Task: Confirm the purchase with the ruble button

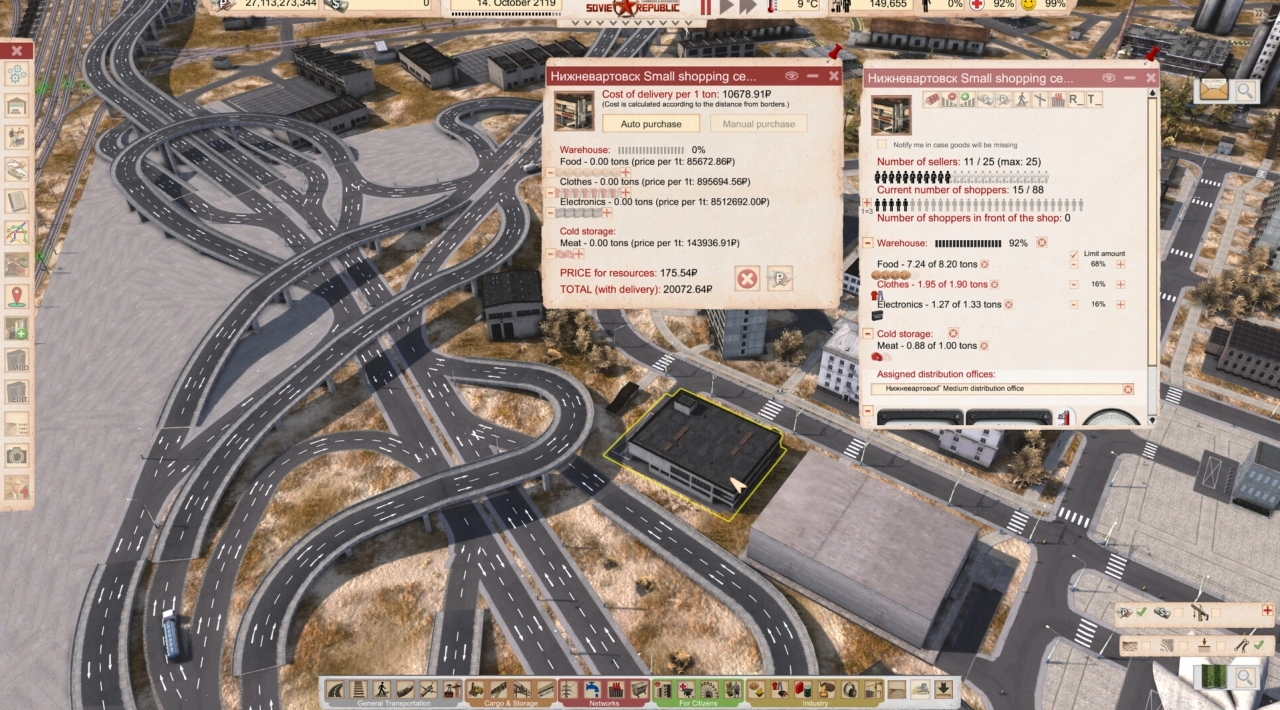Action: 780,279
